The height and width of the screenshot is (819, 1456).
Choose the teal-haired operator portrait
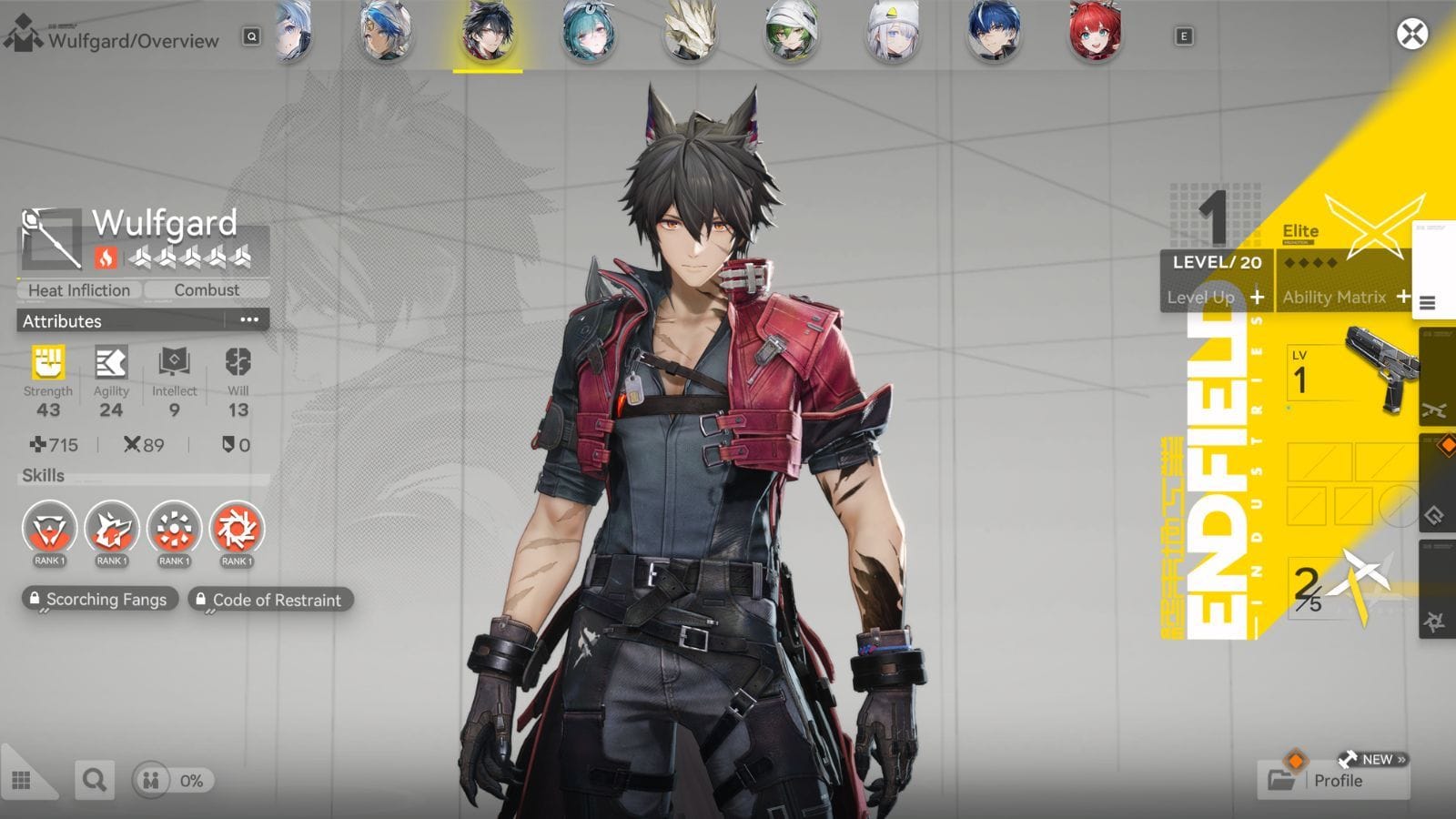[588, 33]
